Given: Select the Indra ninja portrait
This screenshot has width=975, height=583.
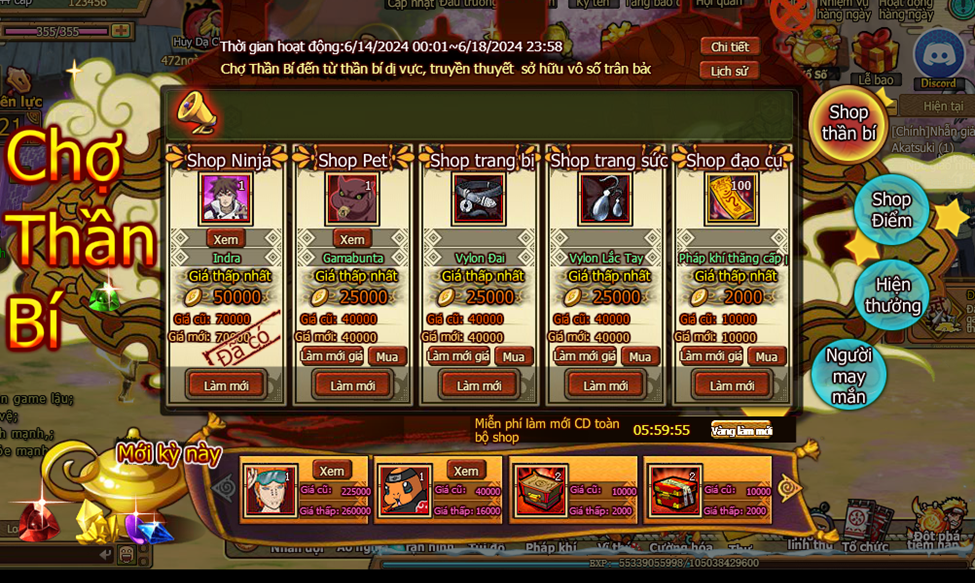Looking at the screenshot, I should coord(226,198).
